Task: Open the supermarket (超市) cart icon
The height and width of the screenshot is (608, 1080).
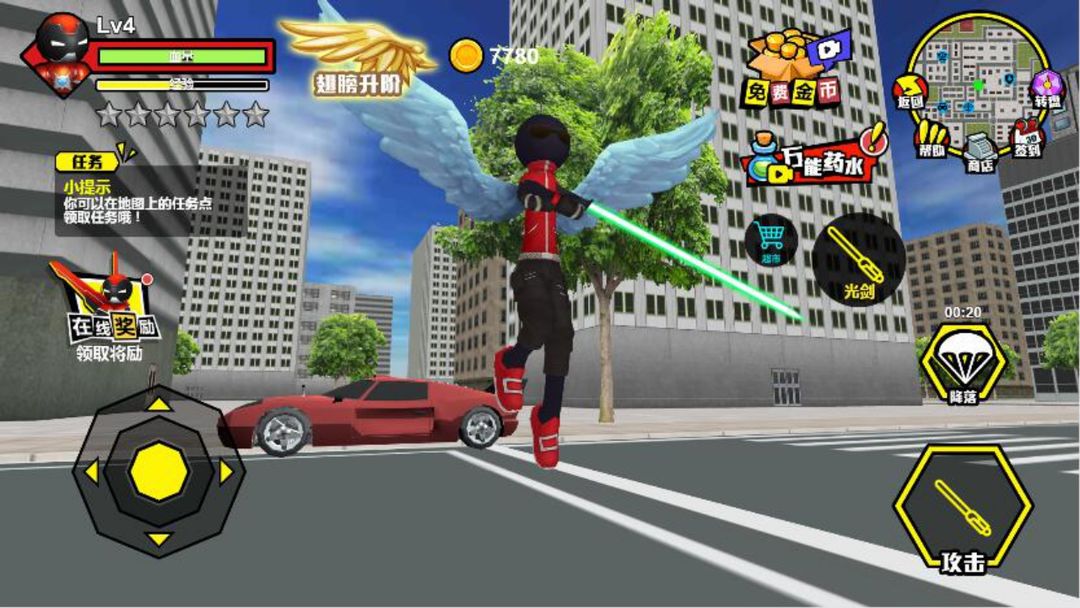Action: point(770,242)
